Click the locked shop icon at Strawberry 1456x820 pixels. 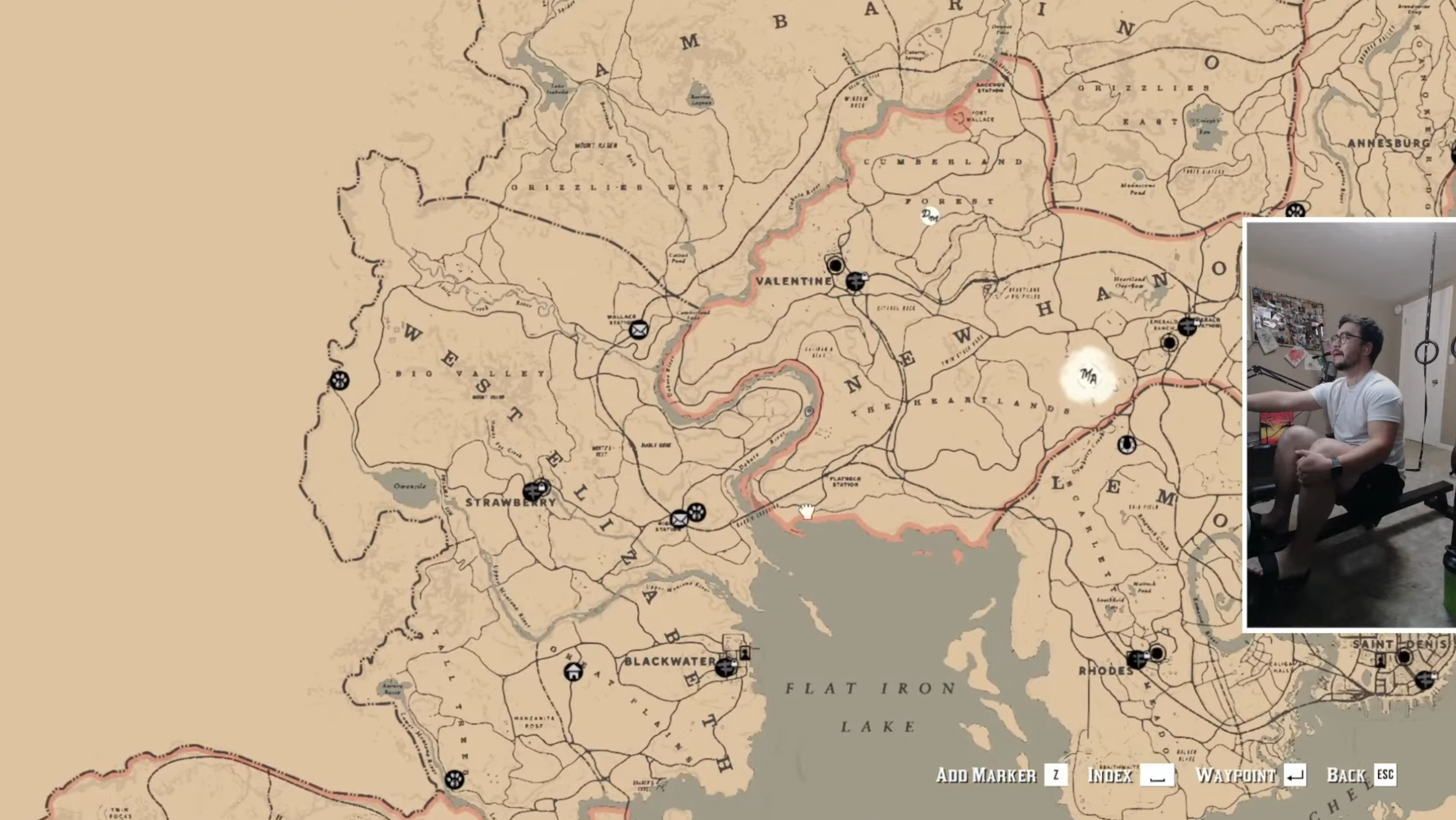[x=532, y=491]
